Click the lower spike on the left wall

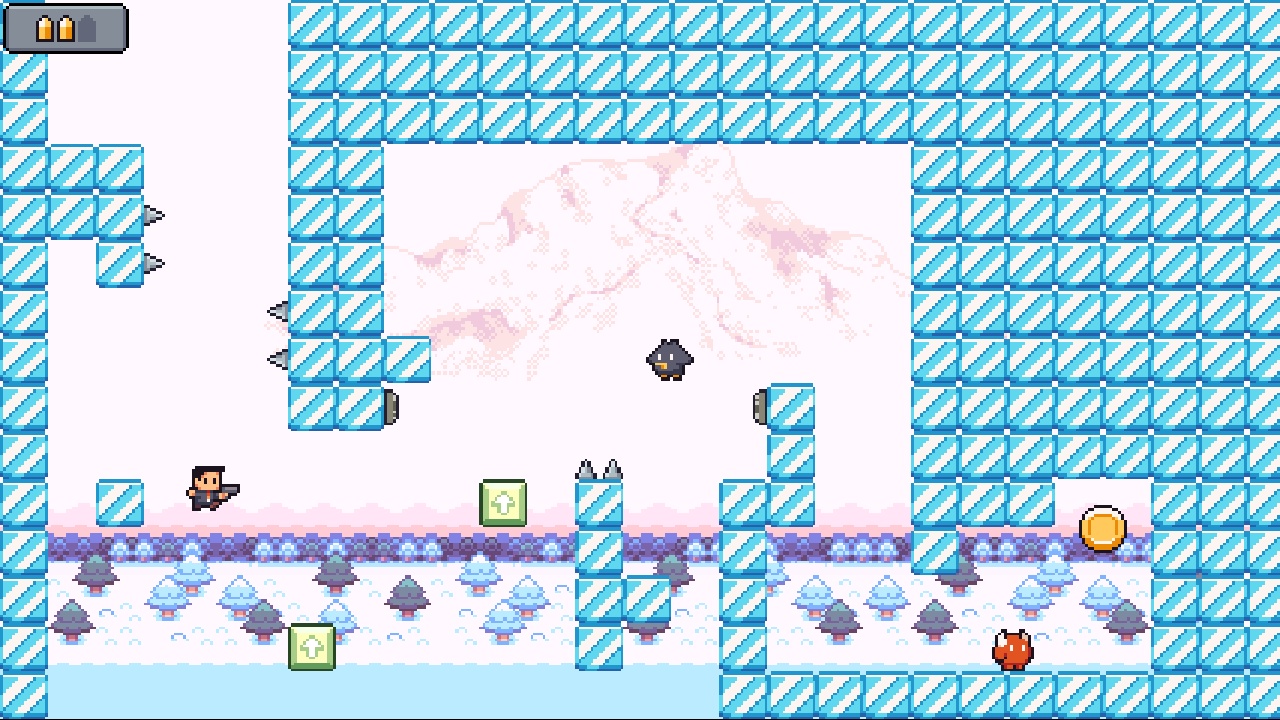153,261
